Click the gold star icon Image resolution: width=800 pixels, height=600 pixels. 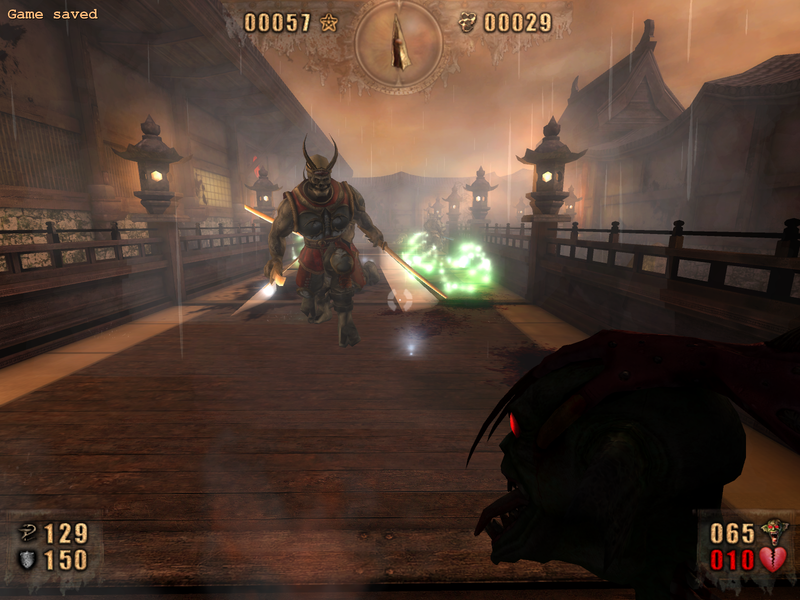[329, 23]
